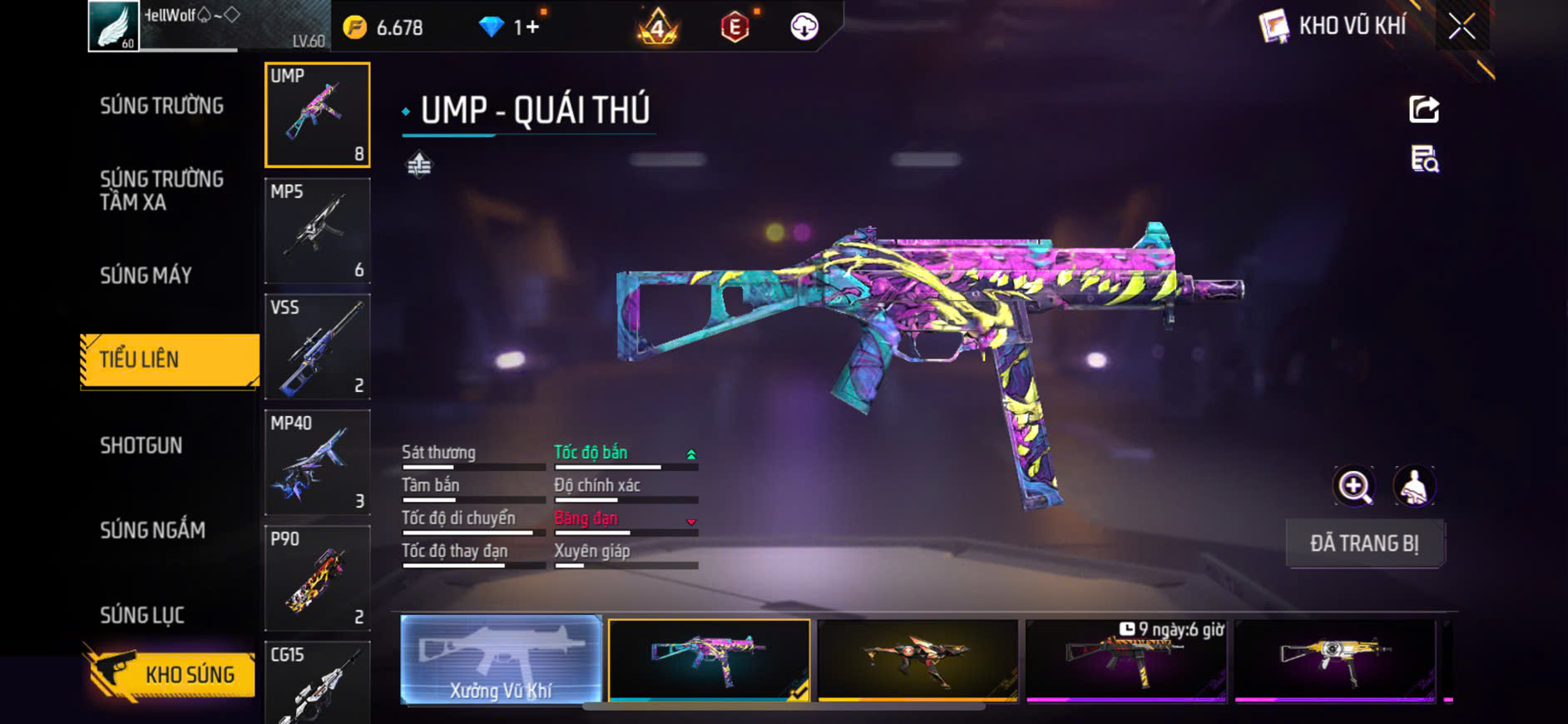The width and height of the screenshot is (1568, 724).
Task: Click the Đã Trang Bị button
Action: [x=1364, y=543]
